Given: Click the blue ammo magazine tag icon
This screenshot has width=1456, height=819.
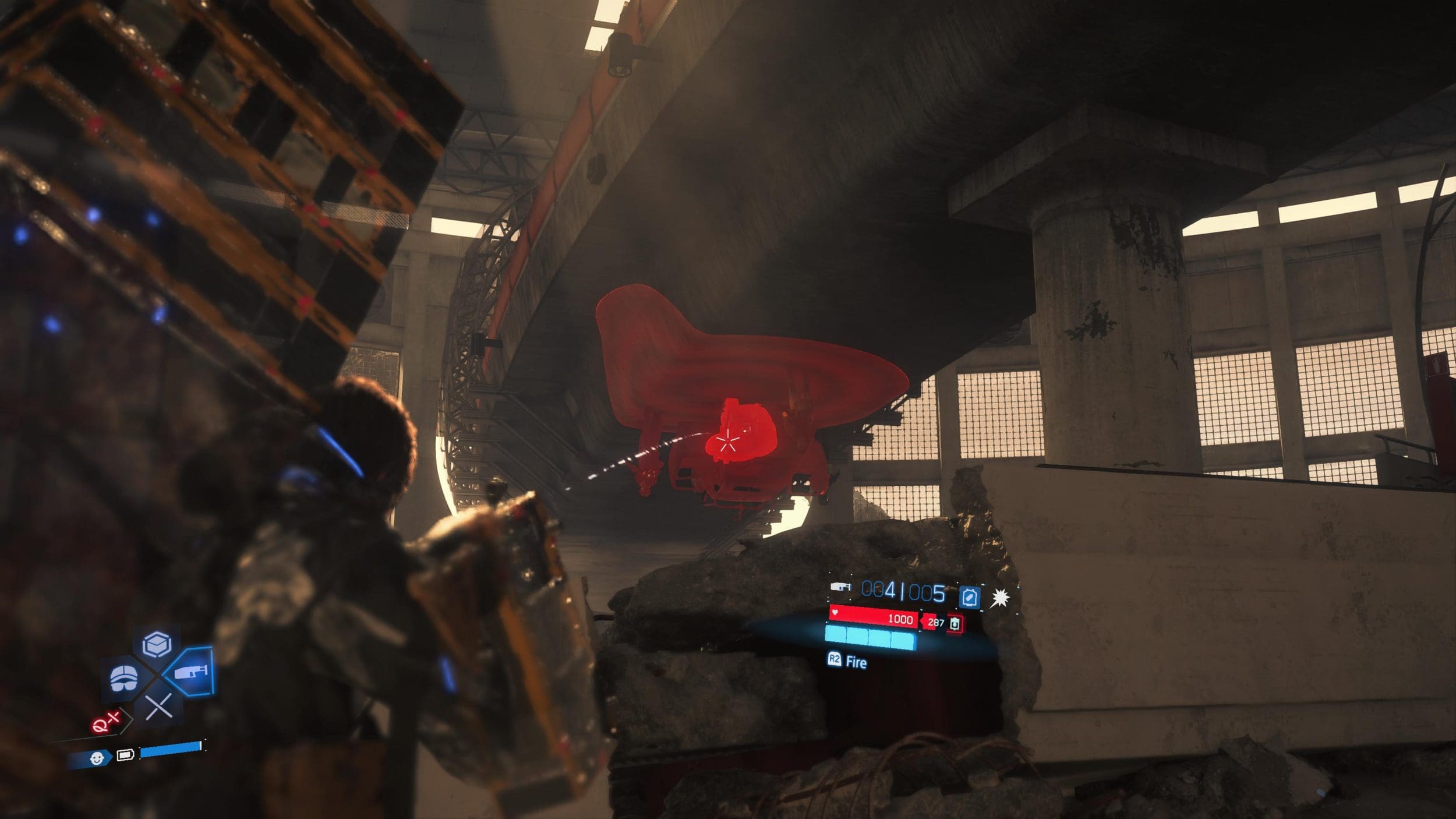Looking at the screenshot, I should (x=969, y=597).
